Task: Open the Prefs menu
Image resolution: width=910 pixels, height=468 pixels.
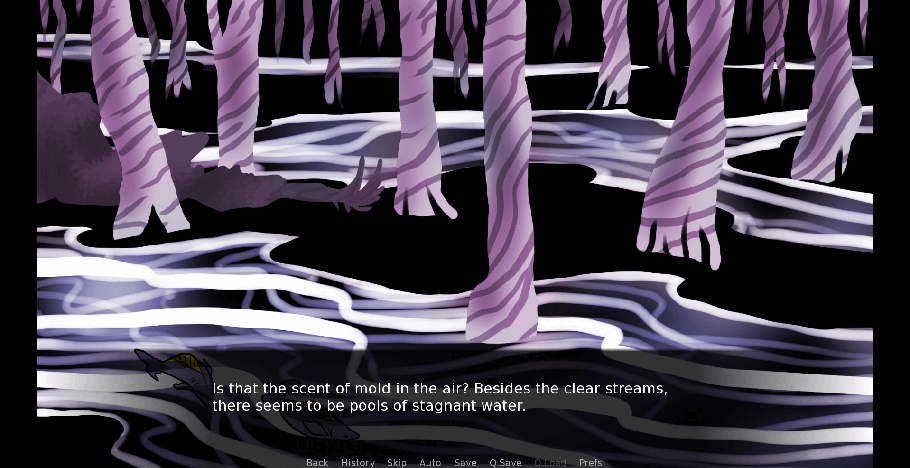Action: (x=591, y=462)
